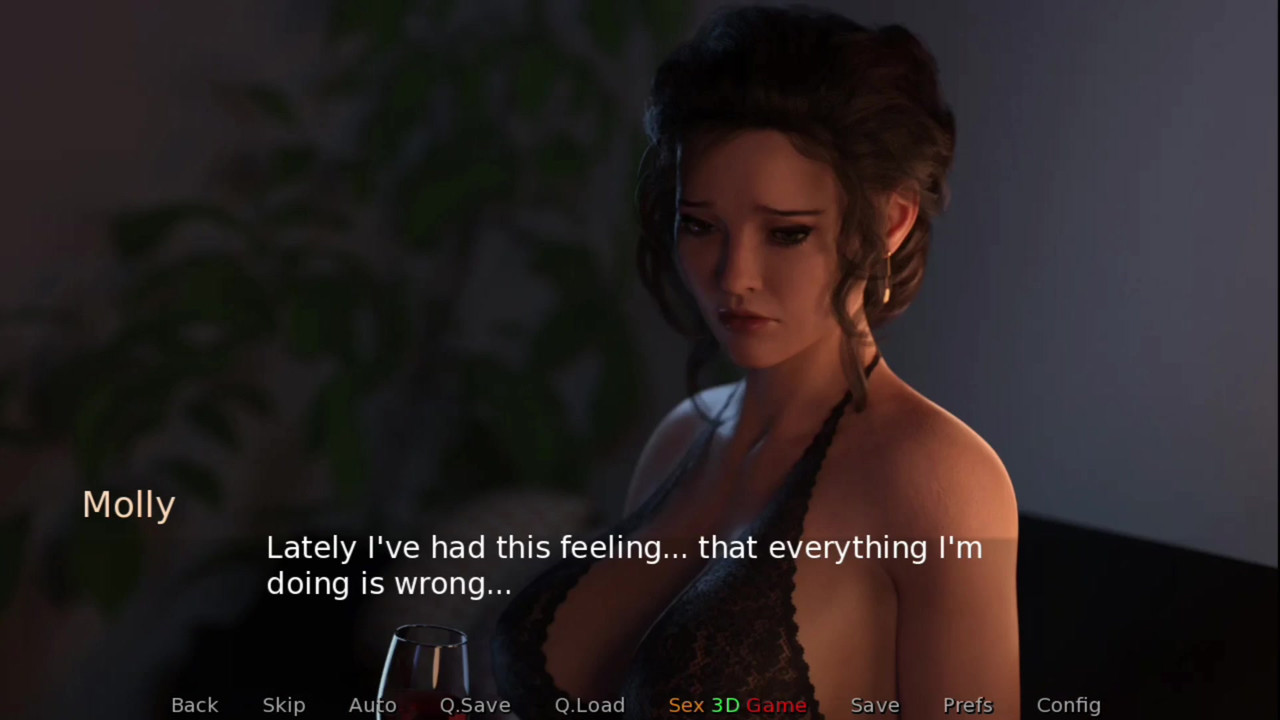Click the Sex 3D Game link

(737, 705)
